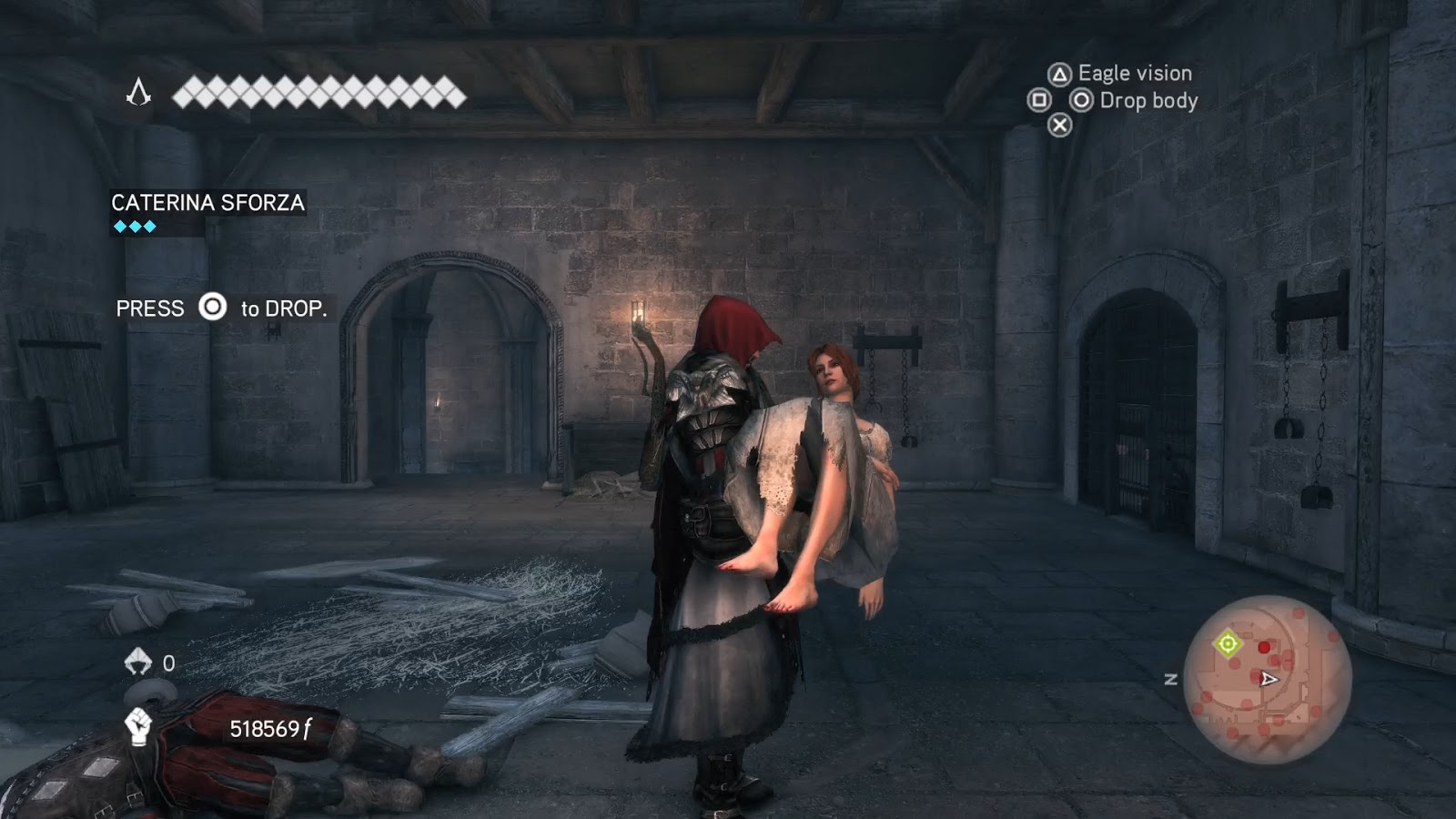
Task: Click the diamond health bar at the top
Action: point(318,92)
